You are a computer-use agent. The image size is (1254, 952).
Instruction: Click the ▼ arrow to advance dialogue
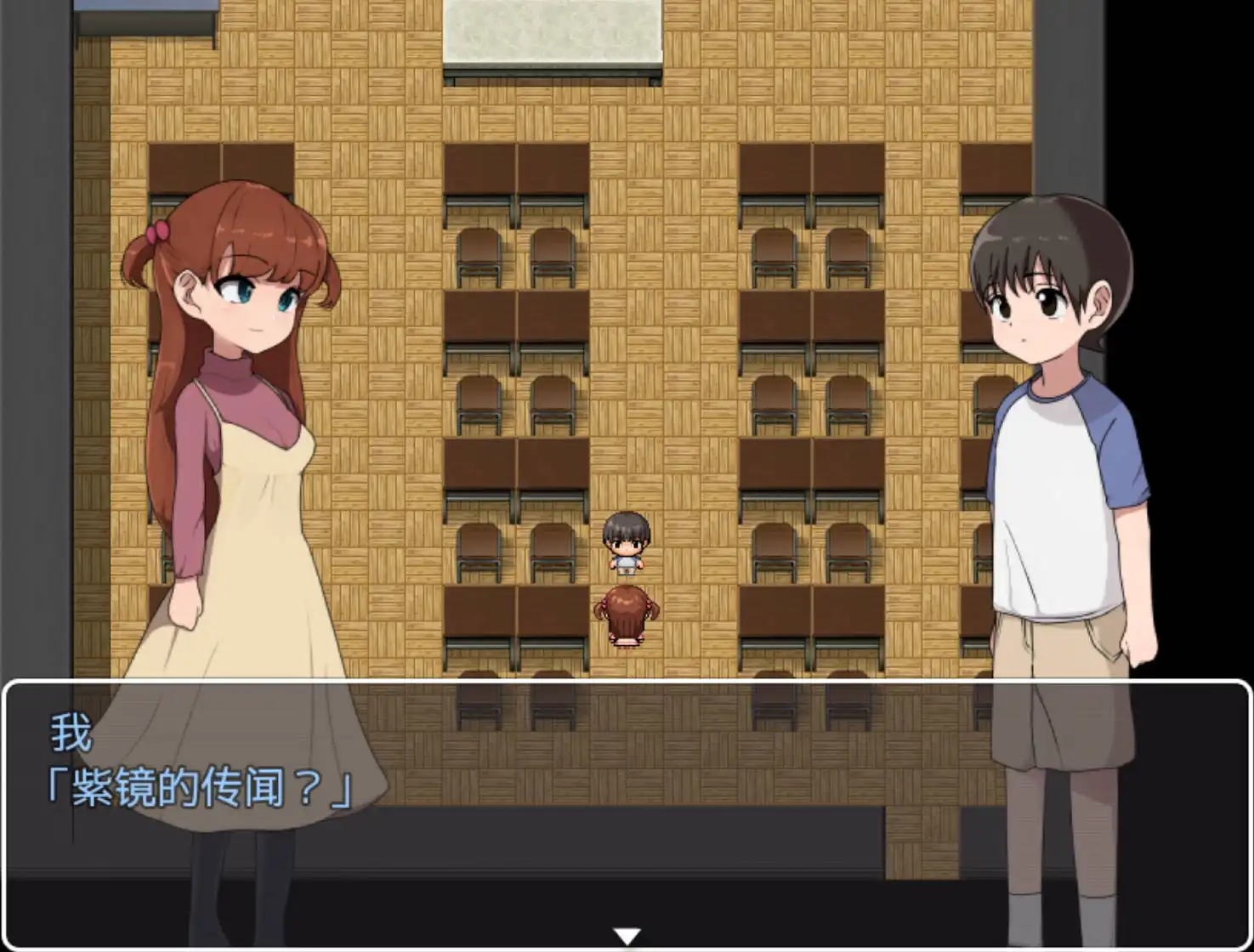click(627, 936)
